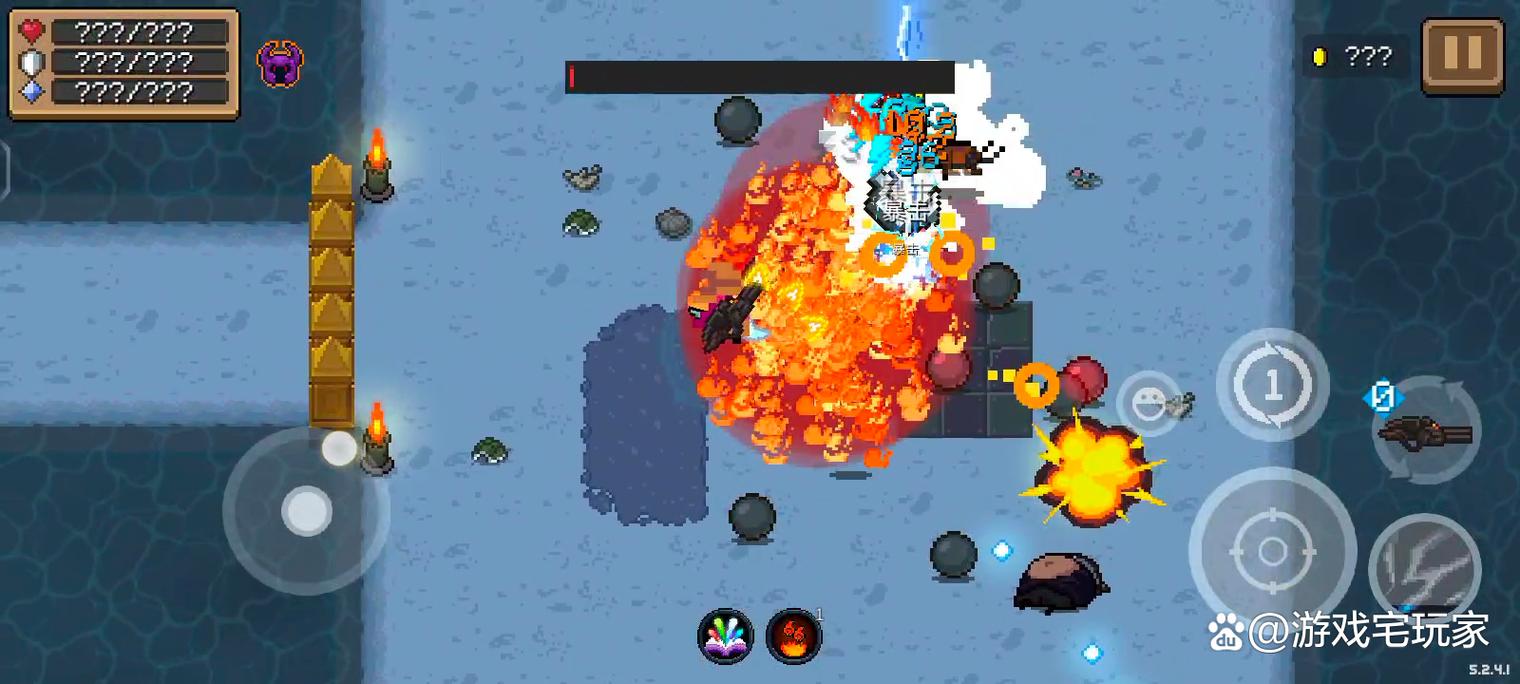The height and width of the screenshot is (684, 1520).
Task: Tap the circular button numbered 1
Action: coord(1272,385)
